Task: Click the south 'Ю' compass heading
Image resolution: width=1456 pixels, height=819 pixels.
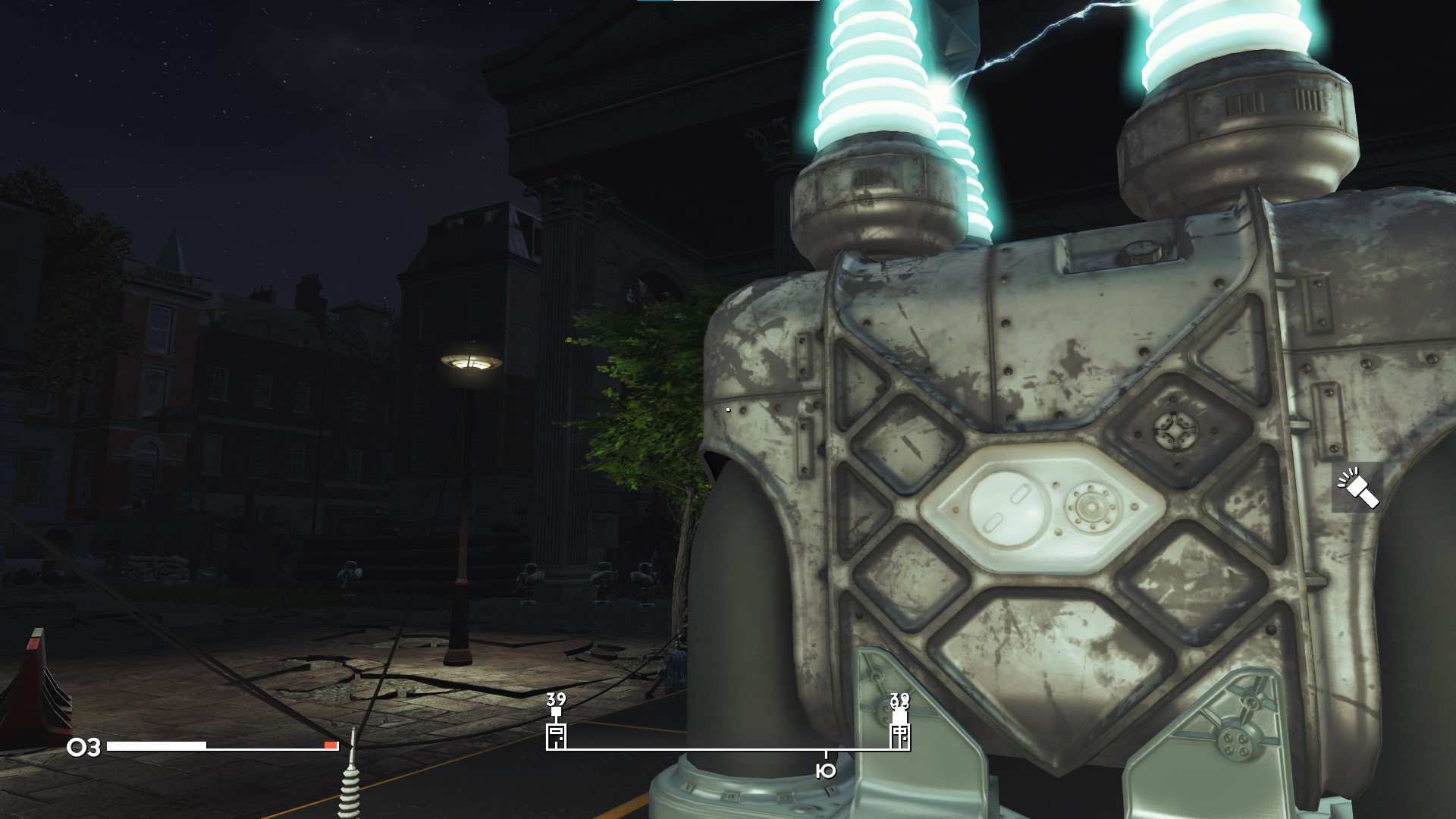Action: 825,771
